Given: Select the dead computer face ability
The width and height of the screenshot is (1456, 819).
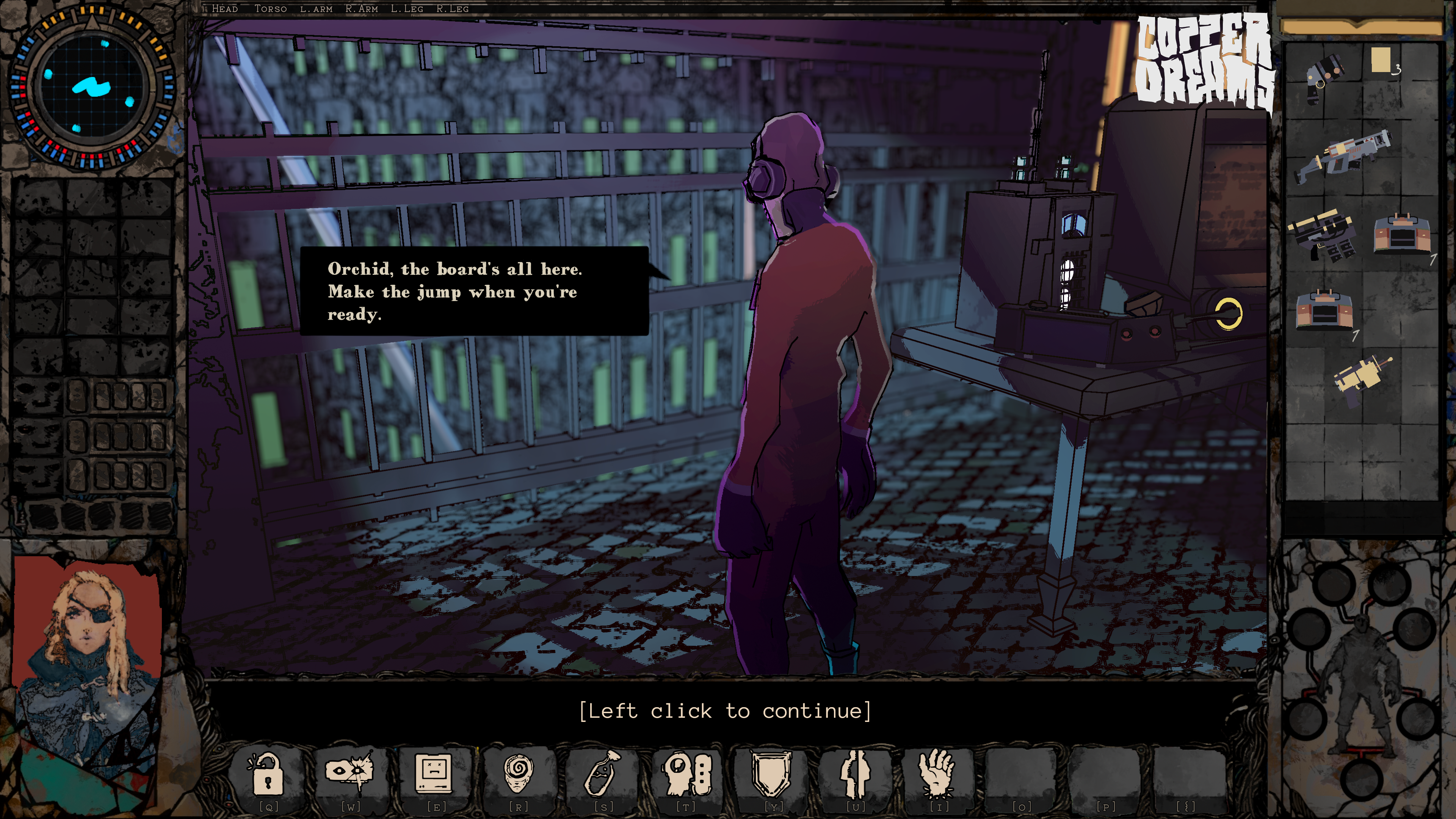Looking at the screenshot, I should pos(434,772).
